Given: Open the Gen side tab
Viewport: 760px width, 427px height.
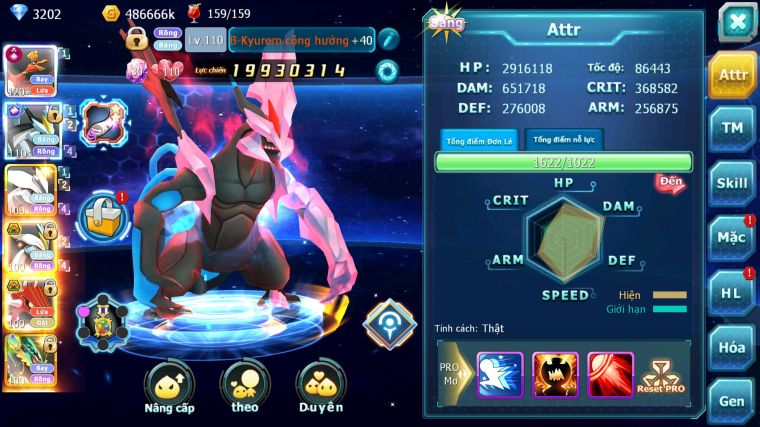Looking at the screenshot, I should (x=732, y=400).
